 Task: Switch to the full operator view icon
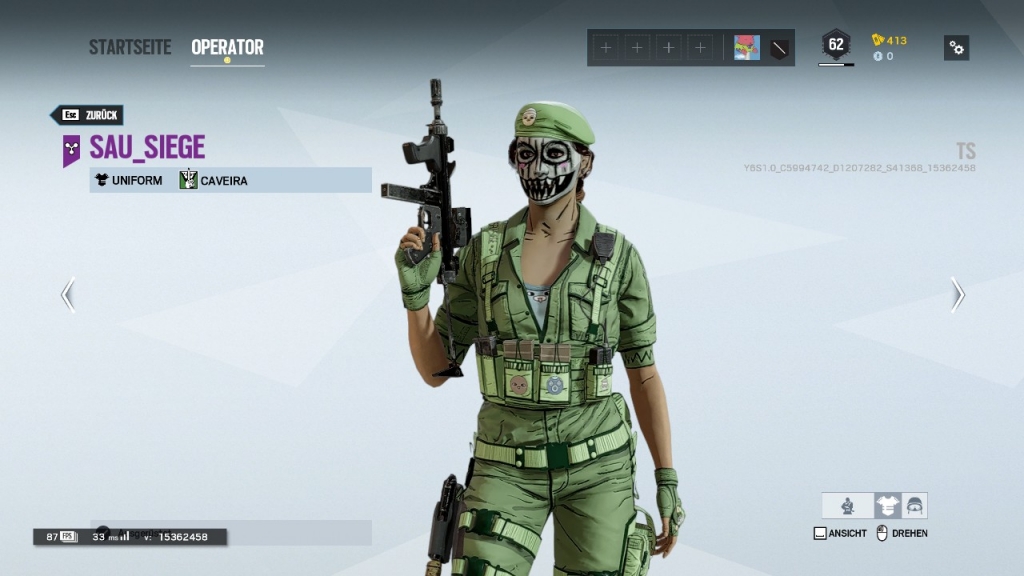pyautogui.click(x=848, y=506)
